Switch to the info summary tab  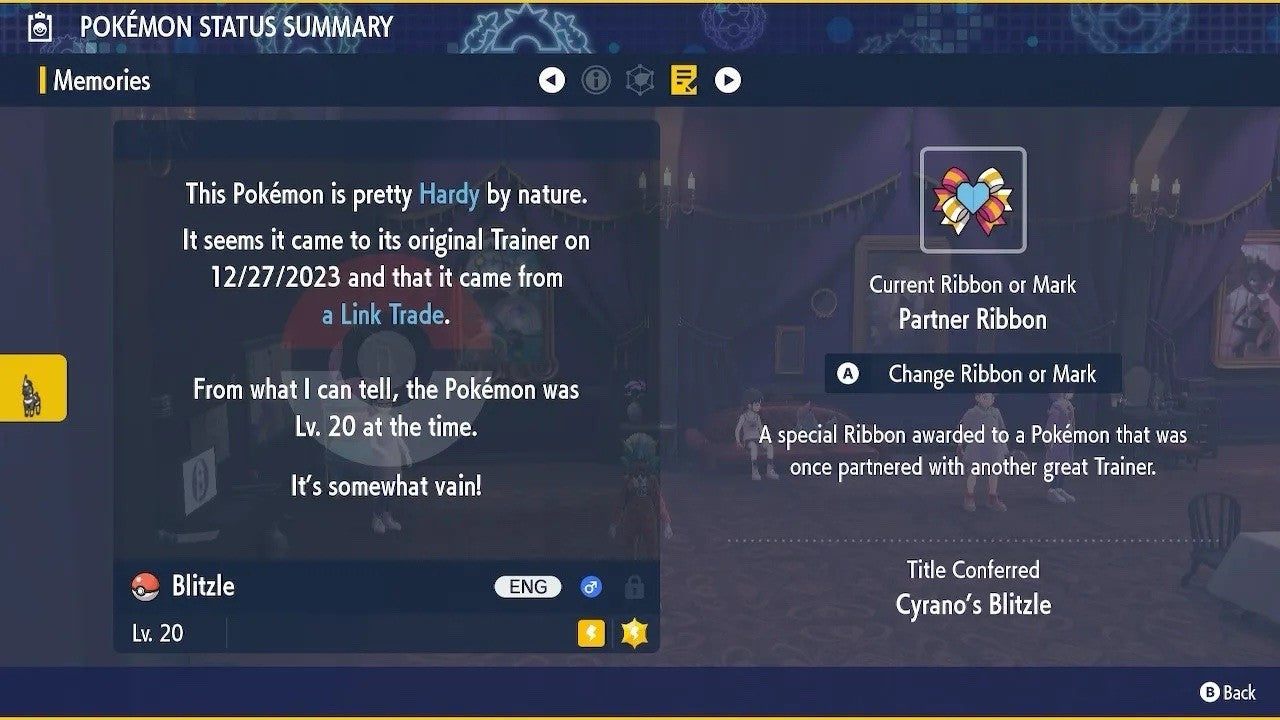coord(596,80)
